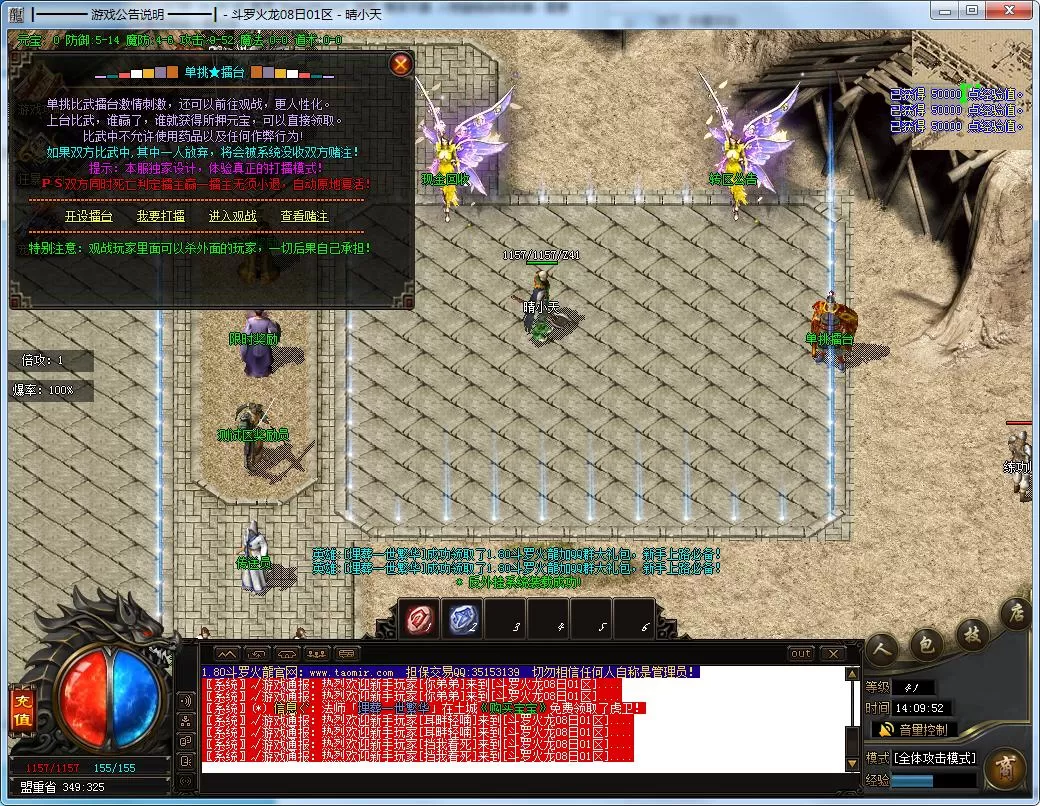Screen dimensions: 1040x806
Task: Open the shop (店) button
Action: pos(1016,613)
